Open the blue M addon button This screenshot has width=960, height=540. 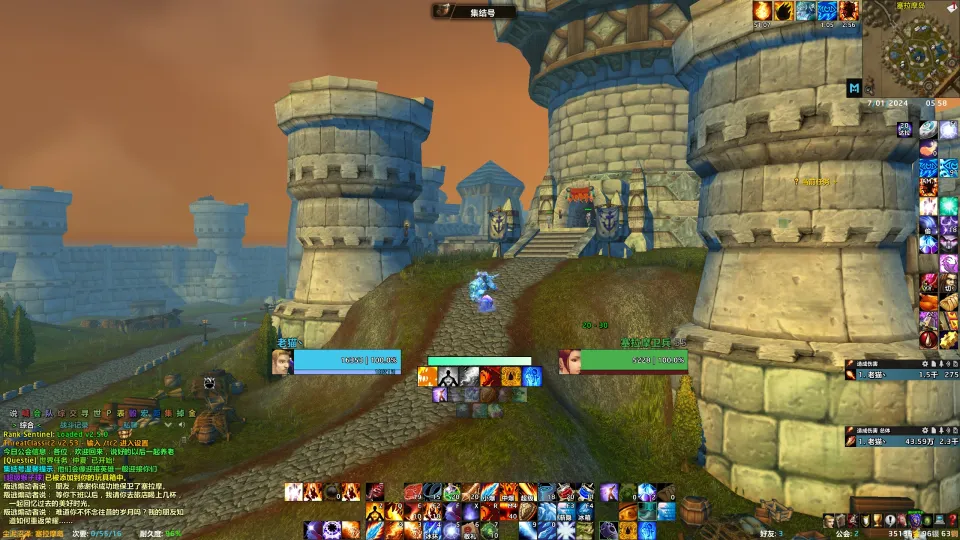(854, 87)
